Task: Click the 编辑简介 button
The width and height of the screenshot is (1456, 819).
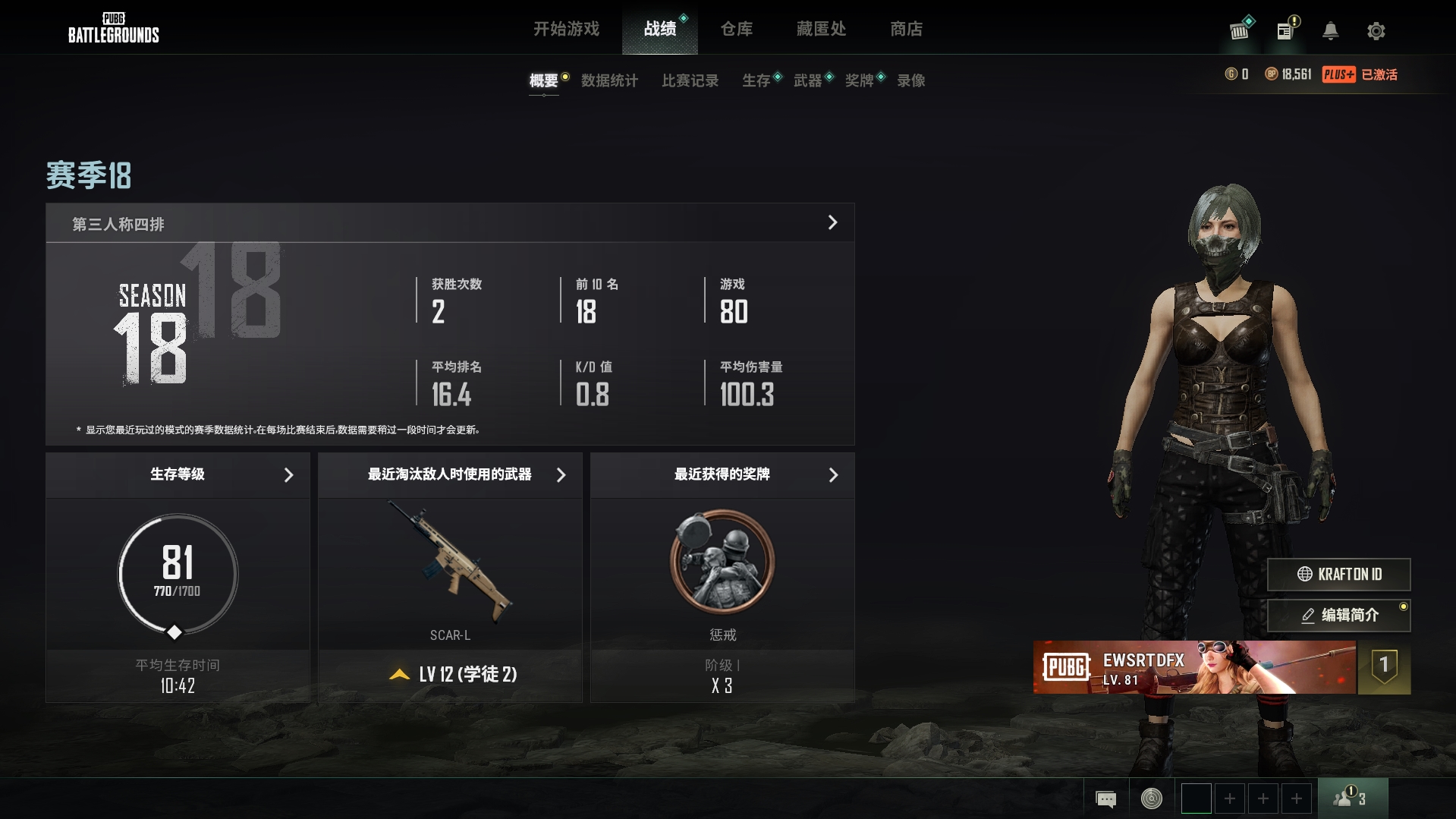Action: click(1338, 616)
